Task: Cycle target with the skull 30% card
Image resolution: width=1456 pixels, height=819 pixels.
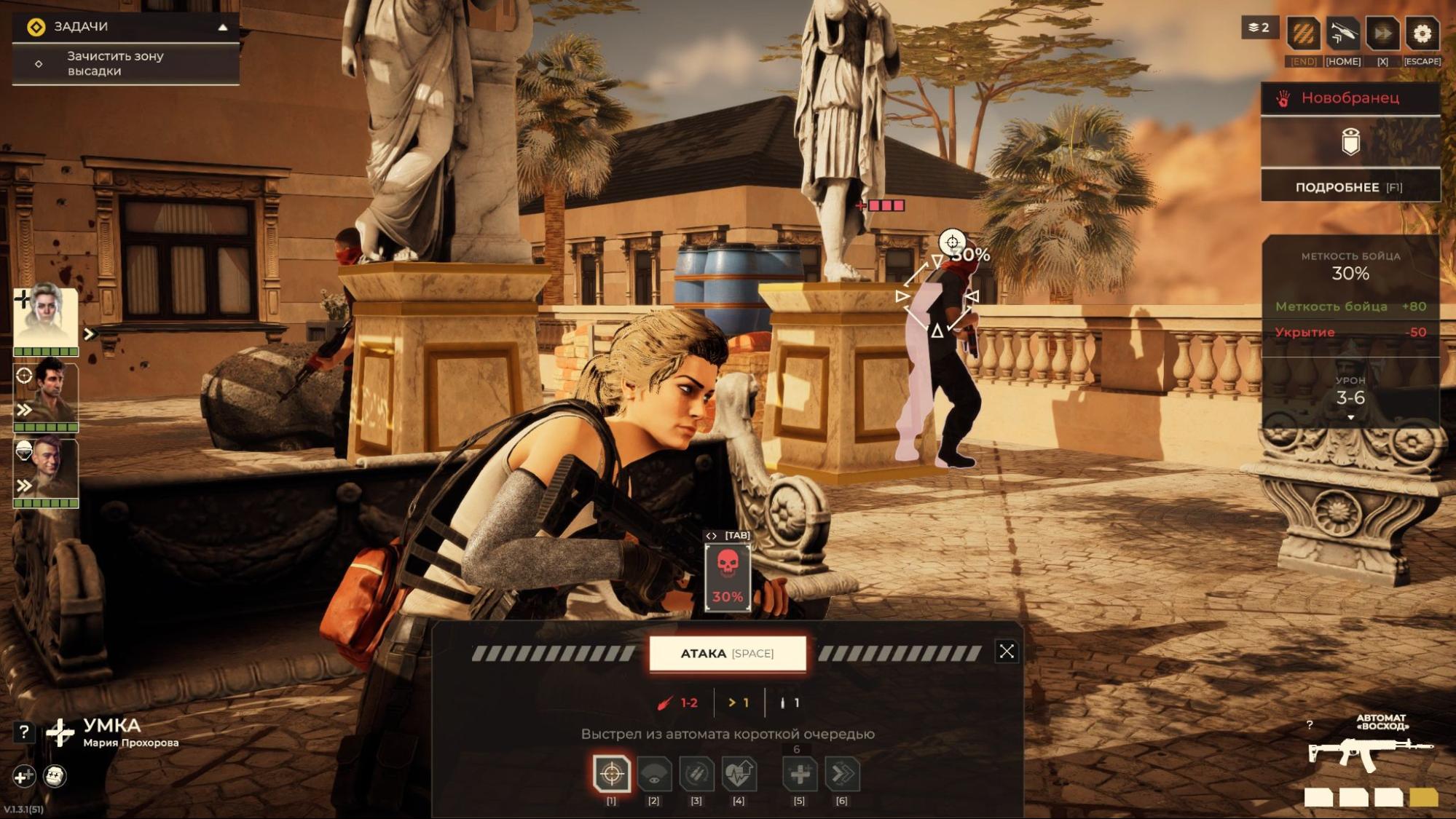Action: (x=728, y=578)
